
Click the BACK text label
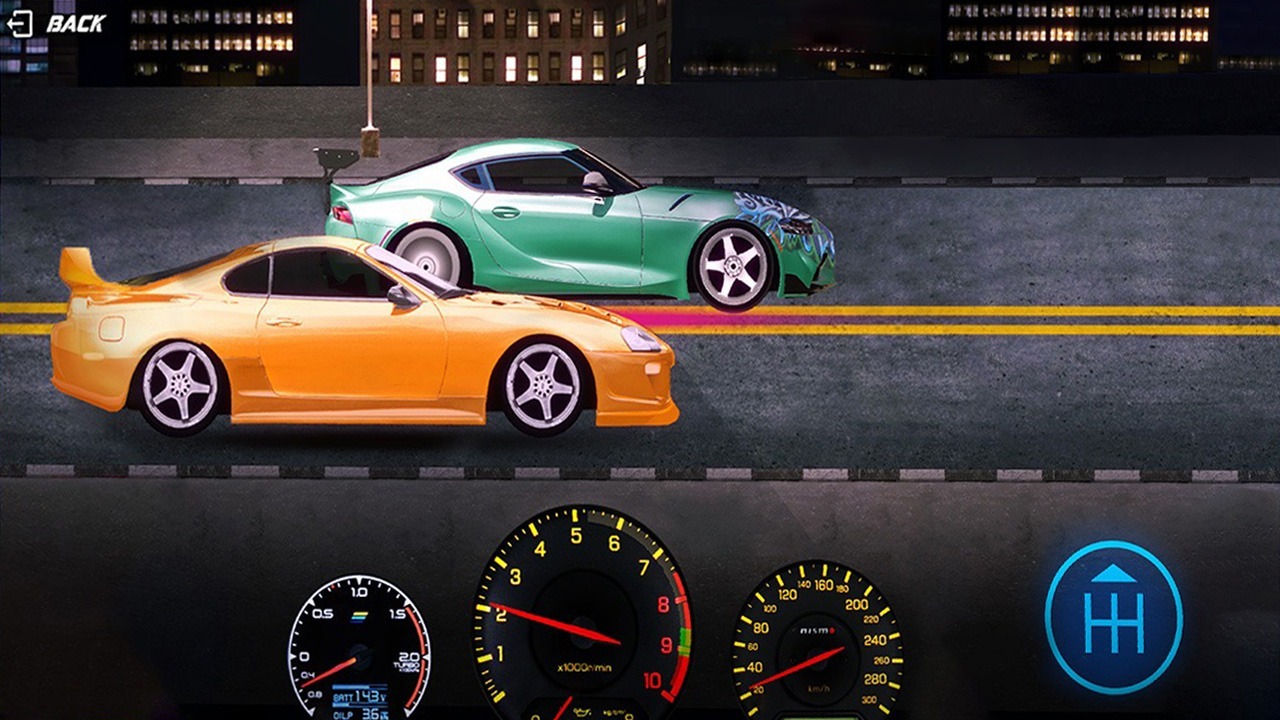75,22
